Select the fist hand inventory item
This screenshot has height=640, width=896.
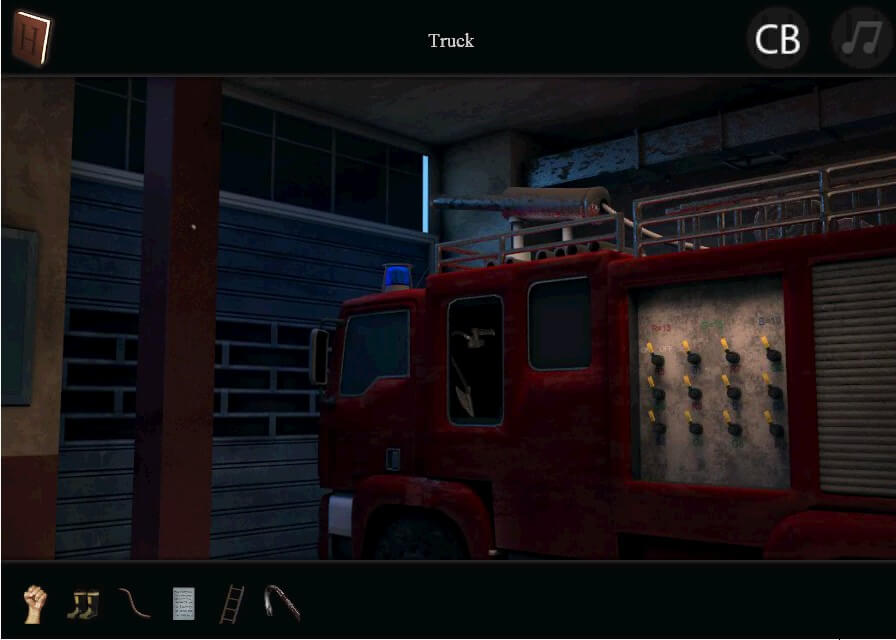(35, 604)
